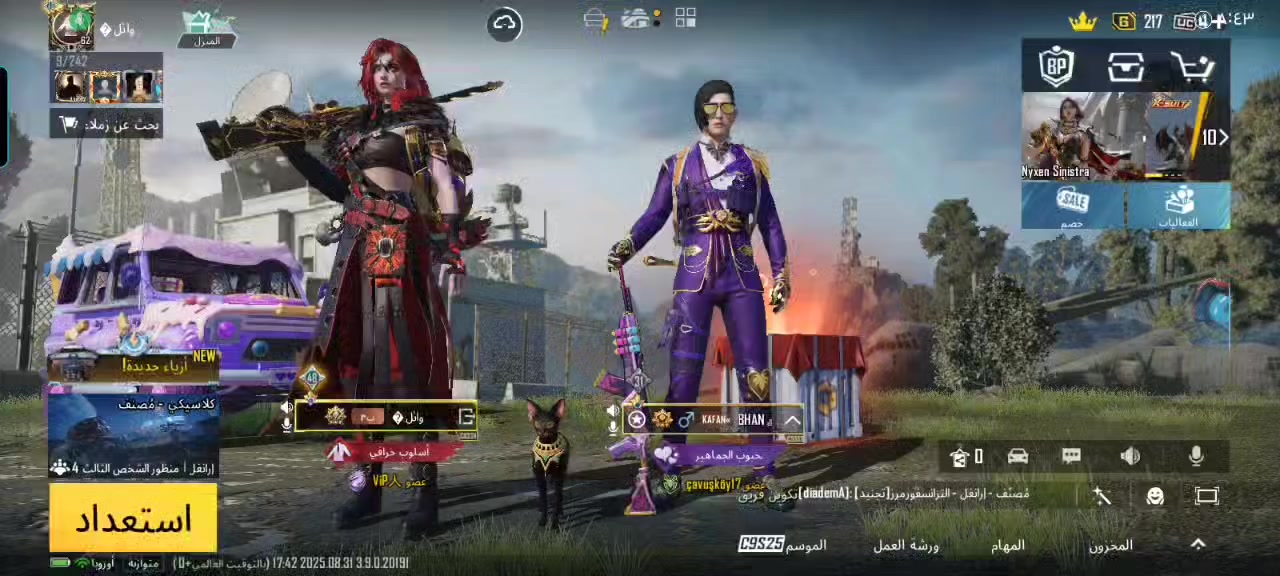View the Nyxen Sinistra promo banner
Viewport: 1280px width, 576px height.
[x=1110, y=137]
